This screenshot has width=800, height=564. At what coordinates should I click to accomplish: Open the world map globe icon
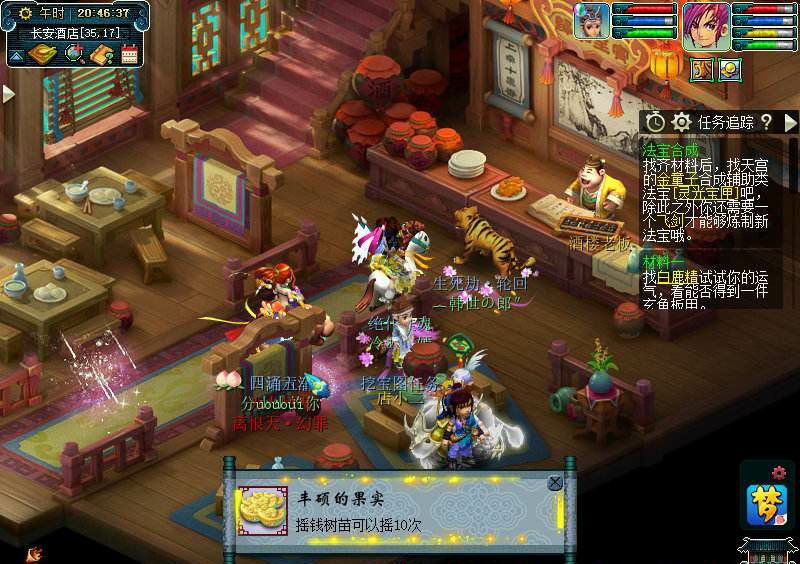(x=74, y=54)
